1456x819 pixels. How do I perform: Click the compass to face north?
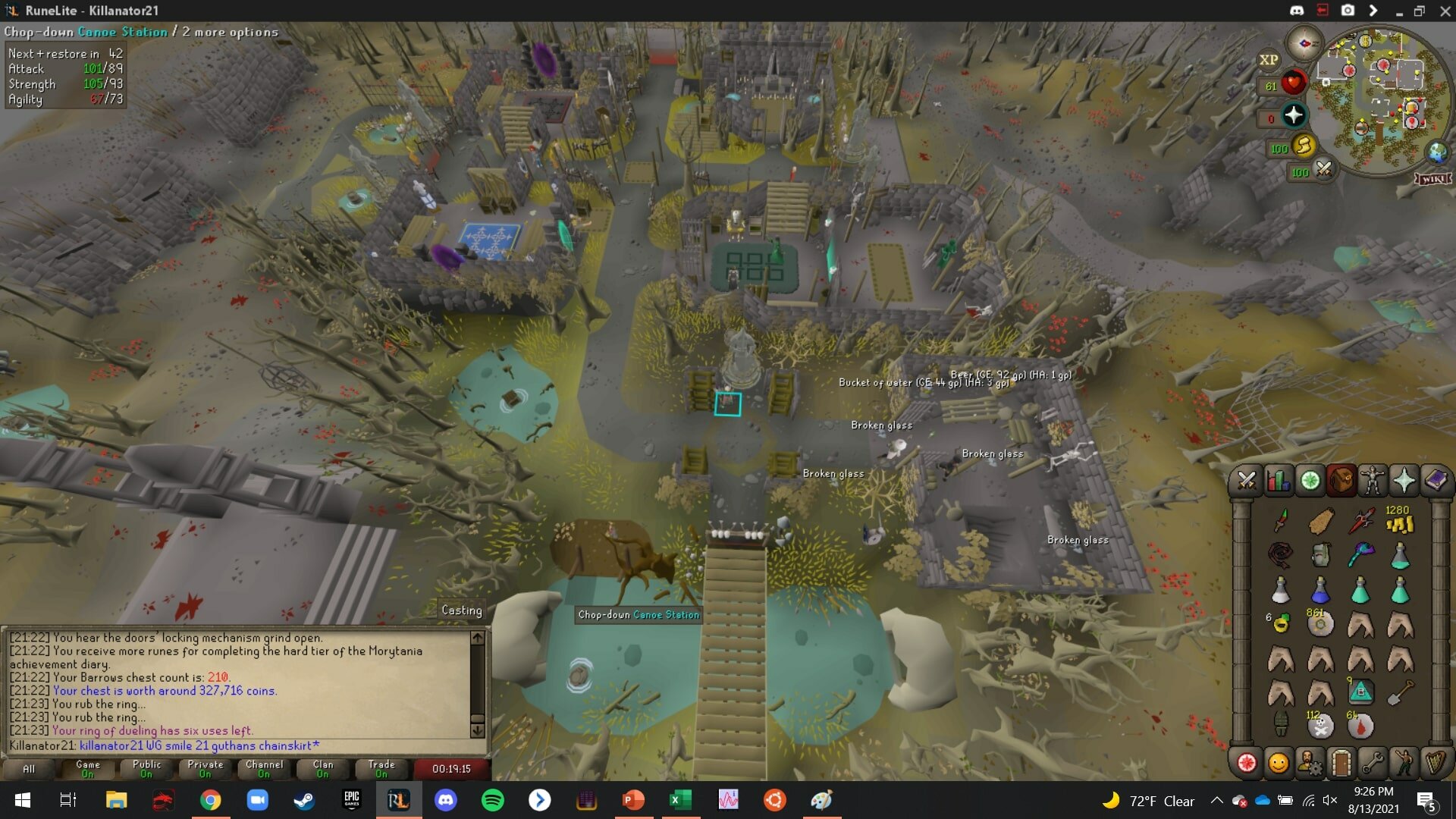[1304, 43]
